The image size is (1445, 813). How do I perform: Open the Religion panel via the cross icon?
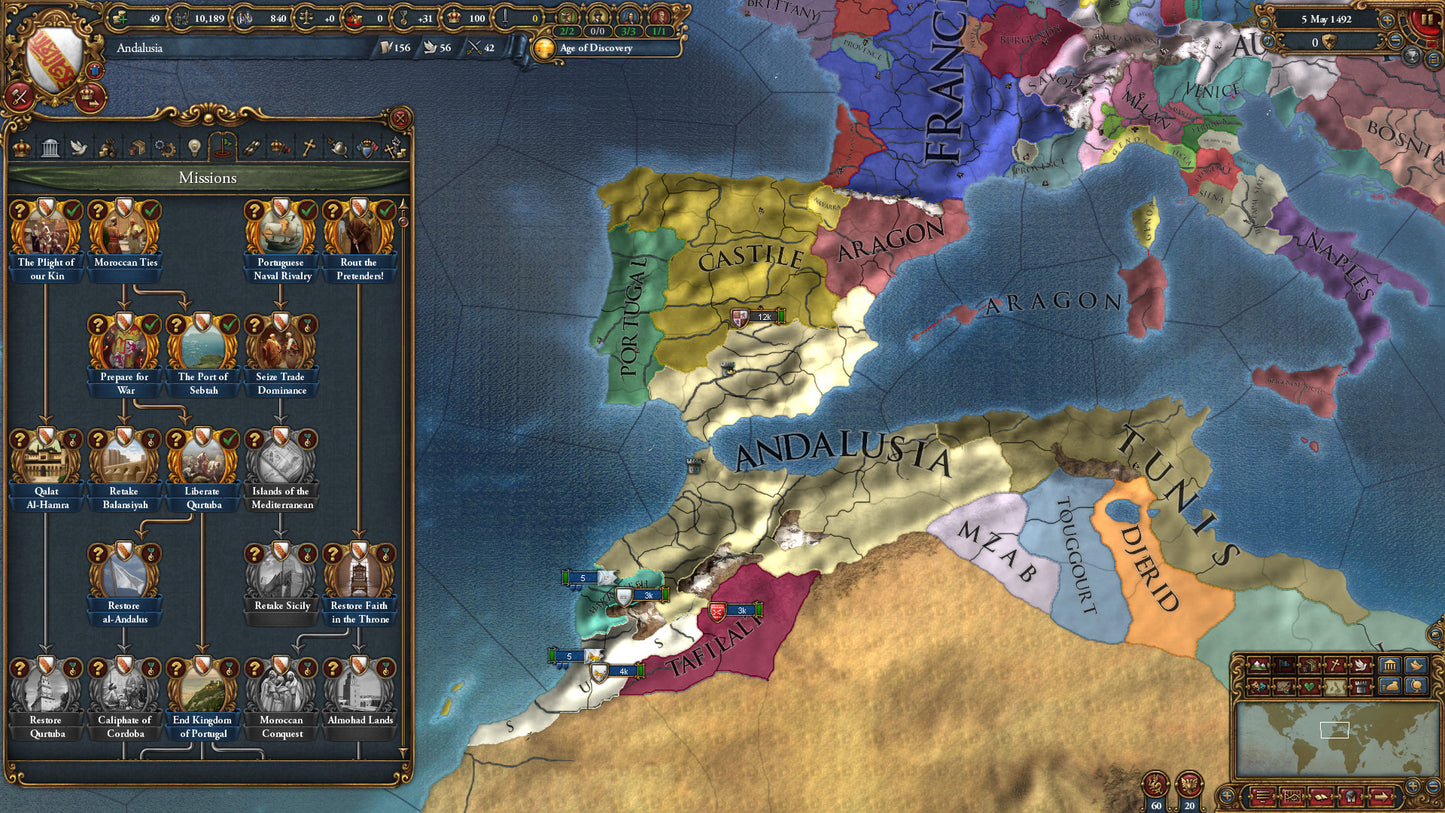[x=310, y=147]
